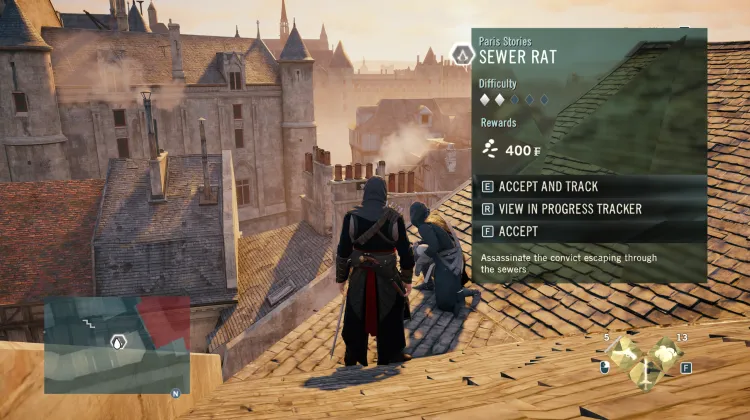750x420 pixels.
Task: Open the minimap
Action: pyautogui.click(x=117, y=344)
